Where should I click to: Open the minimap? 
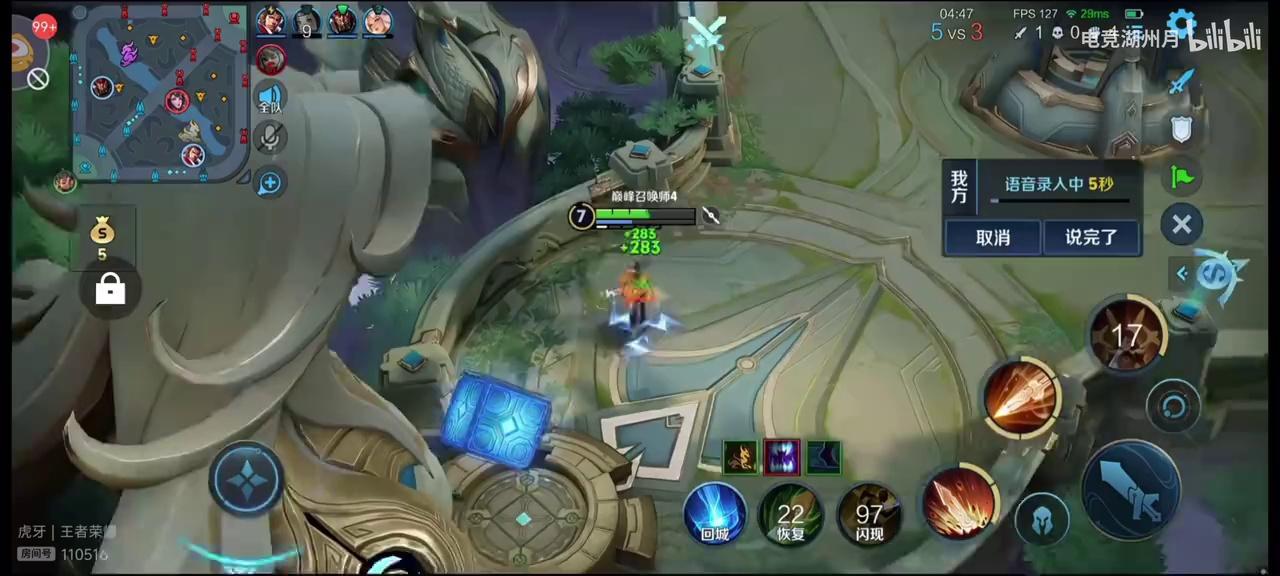160,92
